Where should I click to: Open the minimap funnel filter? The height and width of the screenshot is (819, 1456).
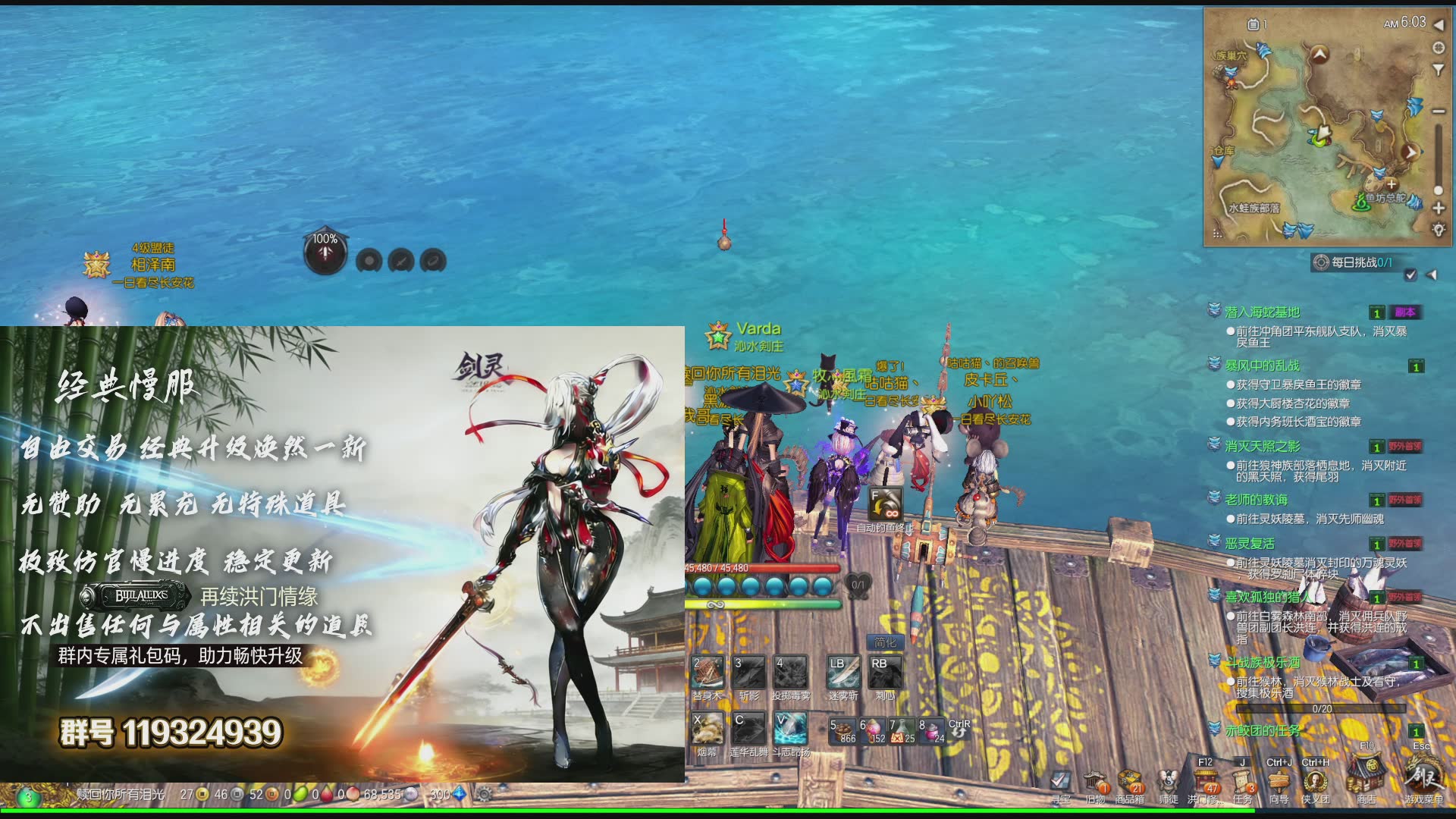tap(1438, 70)
